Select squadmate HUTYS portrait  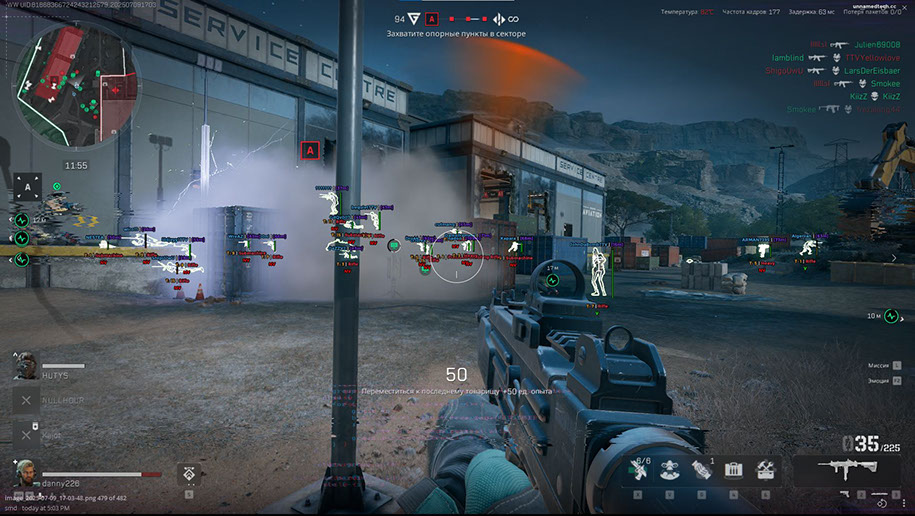pyautogui.click(x=27, y=366)
